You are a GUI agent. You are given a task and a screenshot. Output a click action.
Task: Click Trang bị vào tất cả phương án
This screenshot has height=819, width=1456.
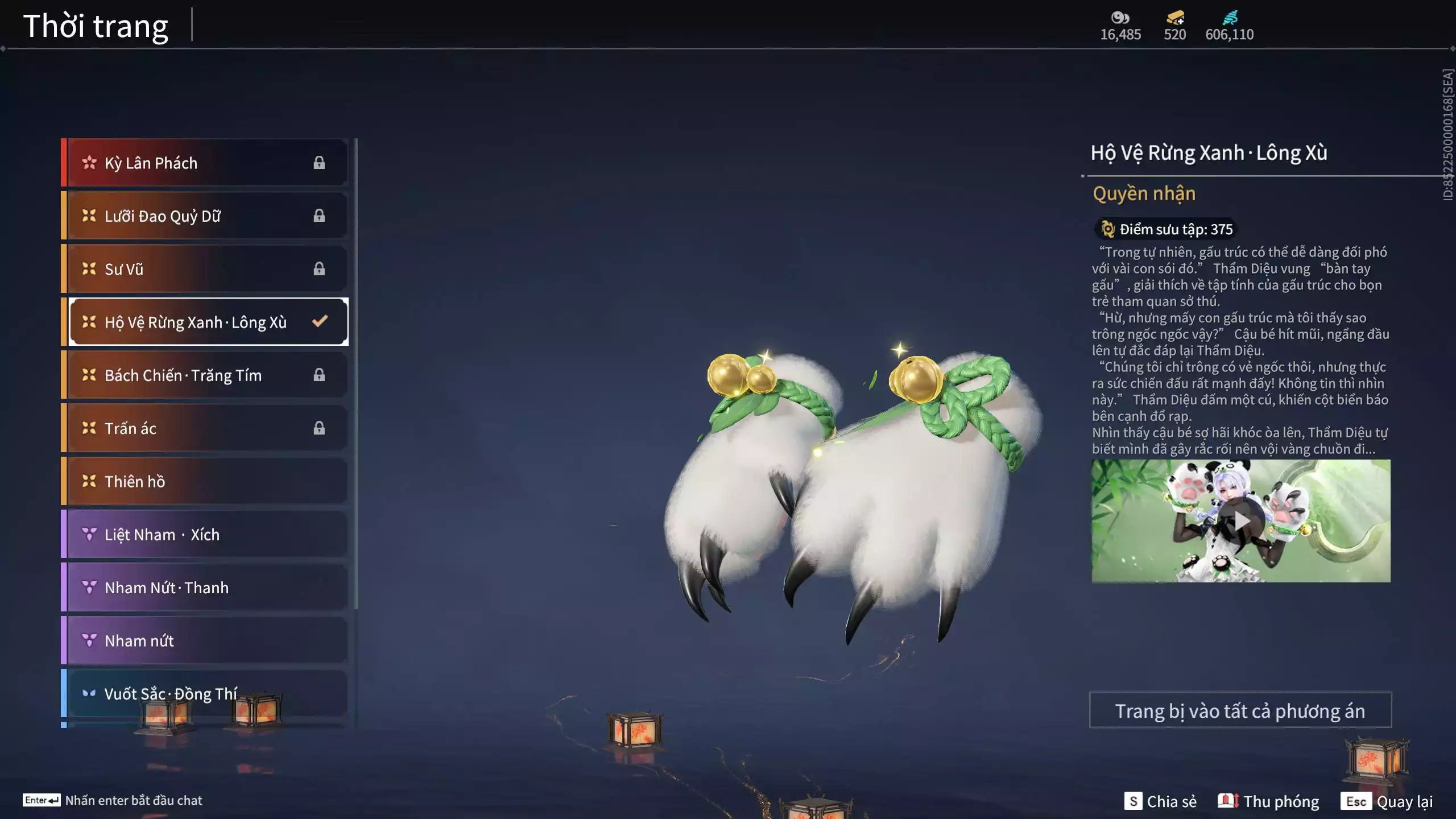1240,710
